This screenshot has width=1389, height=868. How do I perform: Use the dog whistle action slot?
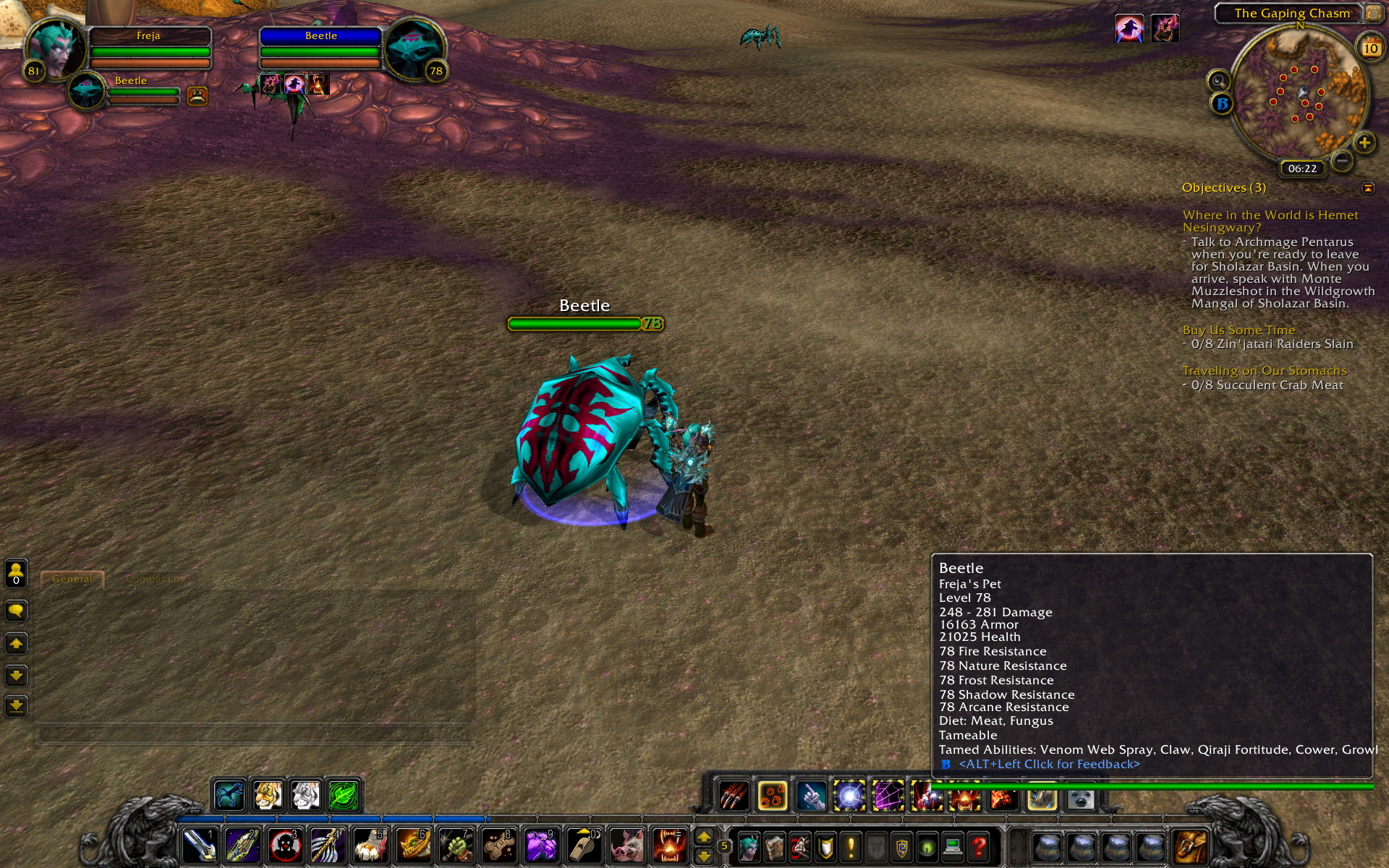click(583, 845)
